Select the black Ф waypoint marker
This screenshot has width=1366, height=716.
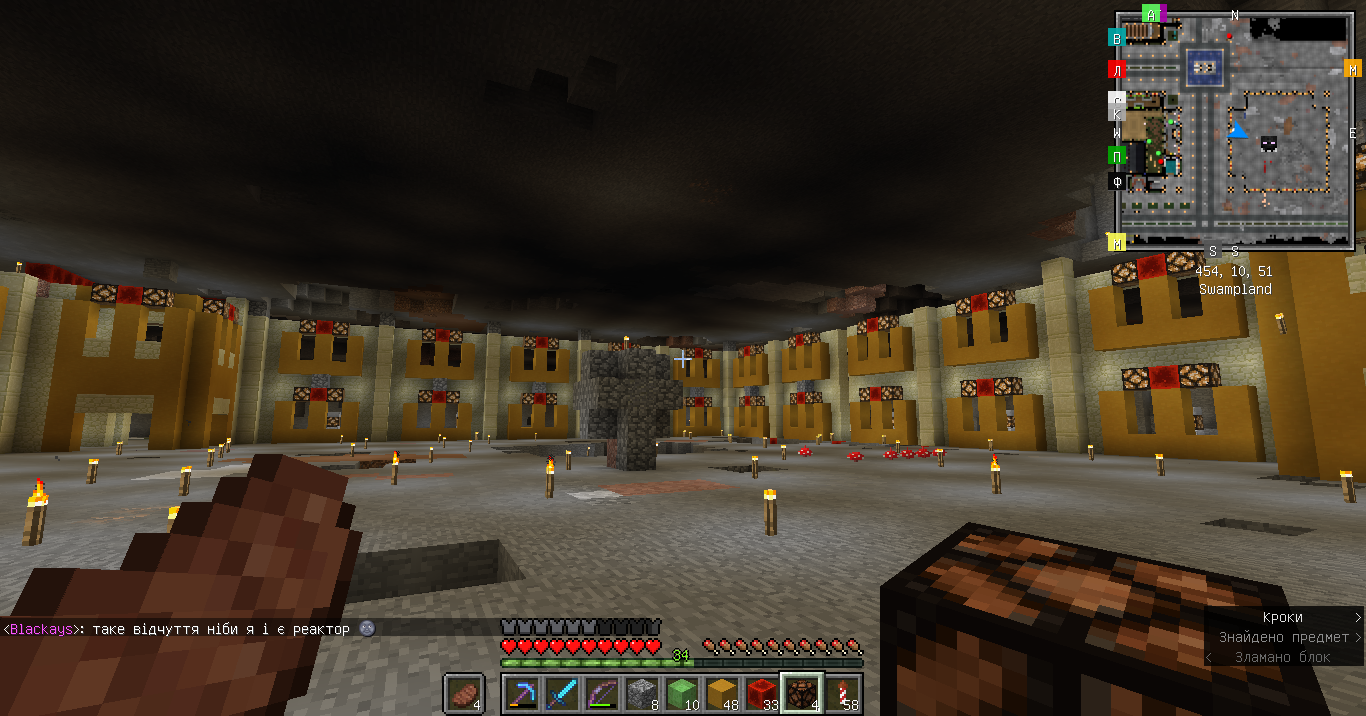pos(1117,182)
